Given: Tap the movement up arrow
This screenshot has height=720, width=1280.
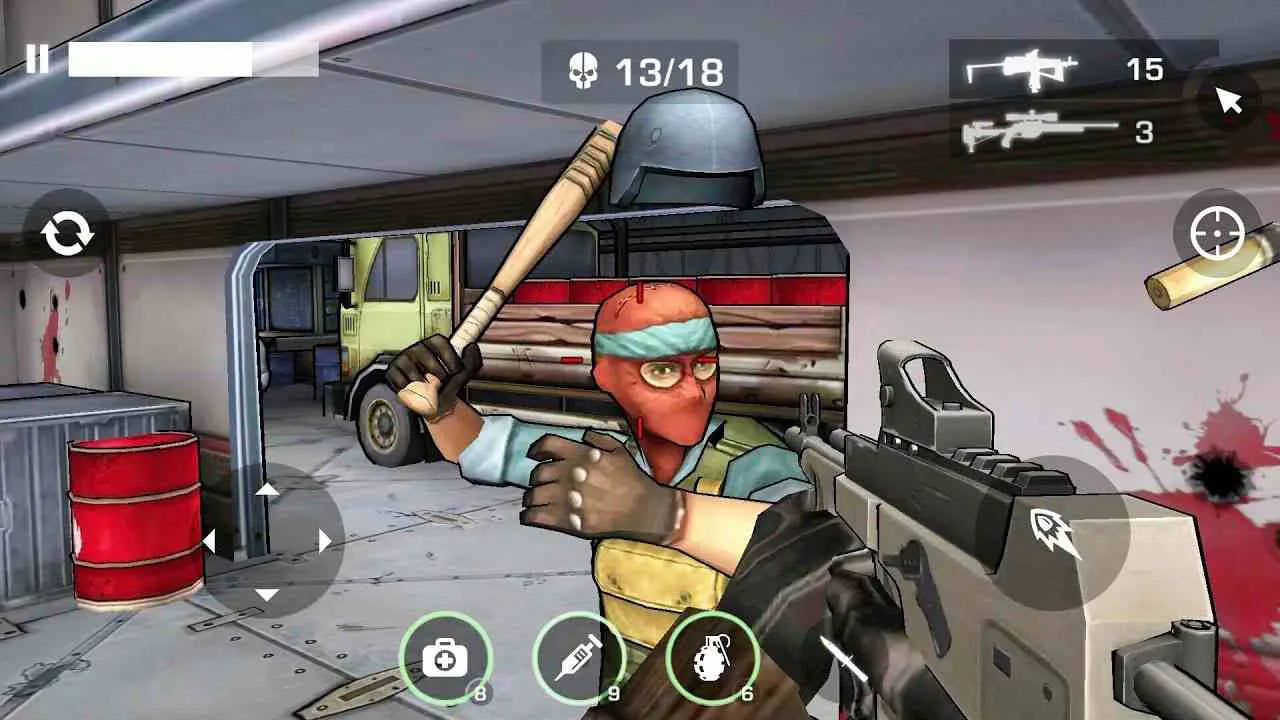Looking at the screenshot, I should [x=268, y=490].
